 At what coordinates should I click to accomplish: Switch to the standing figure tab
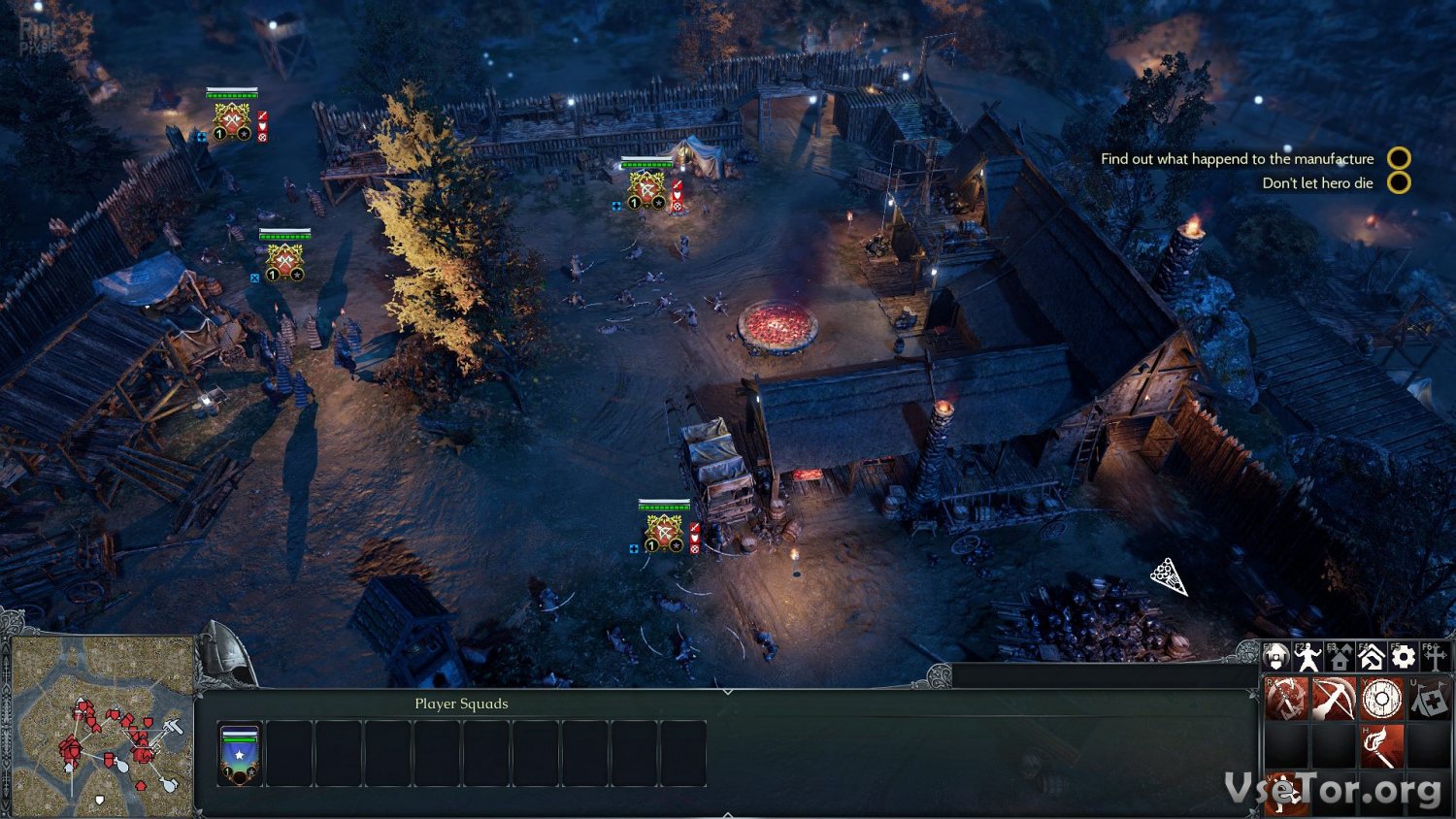point(1307,658)
